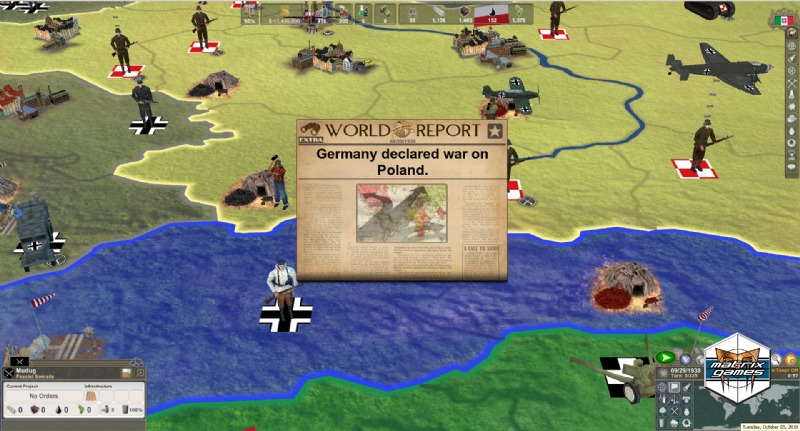Select the crossed swords map-mode icon
Image resolution: width=800 pixels, height=431 pixels.
tap(675, 410)
